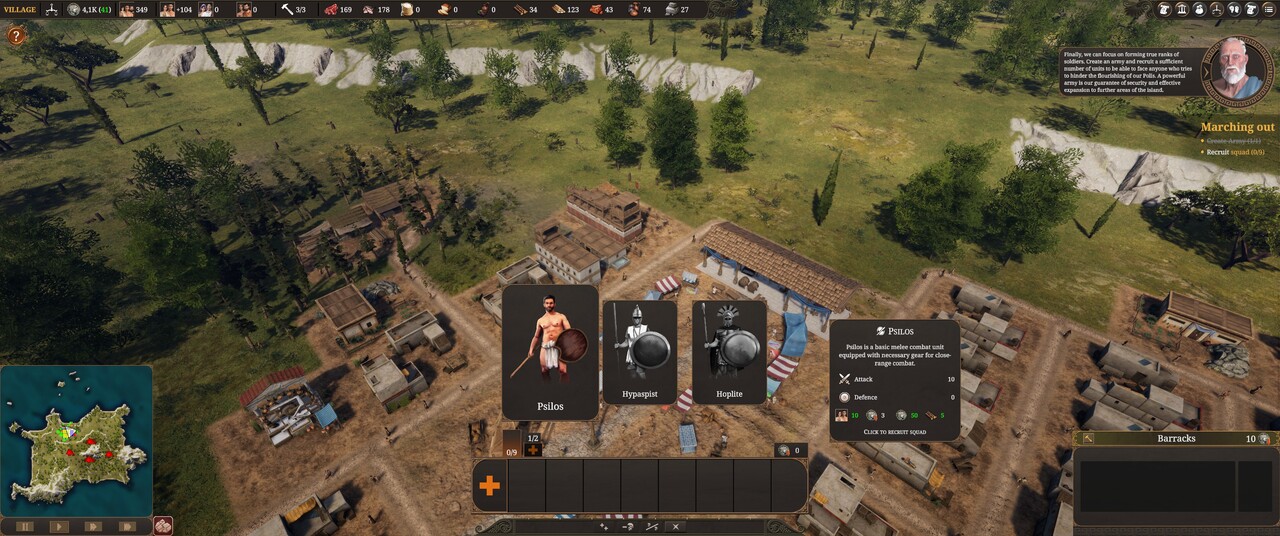Set game speed to normal play
Screen dimensions: 1280x536
coord(59,526)
